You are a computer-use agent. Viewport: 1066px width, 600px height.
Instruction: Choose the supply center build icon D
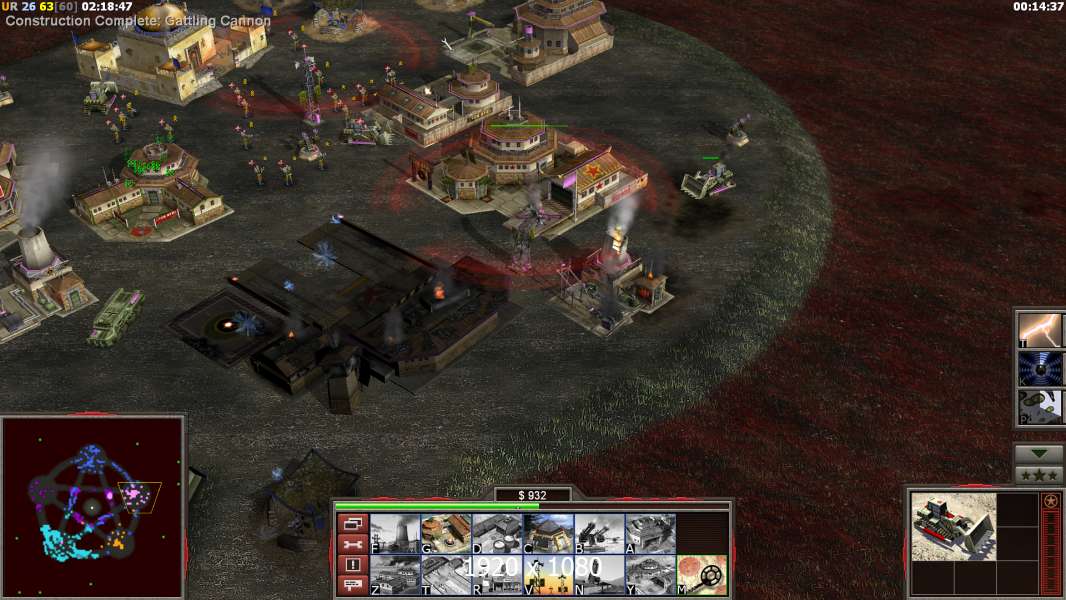497,534
